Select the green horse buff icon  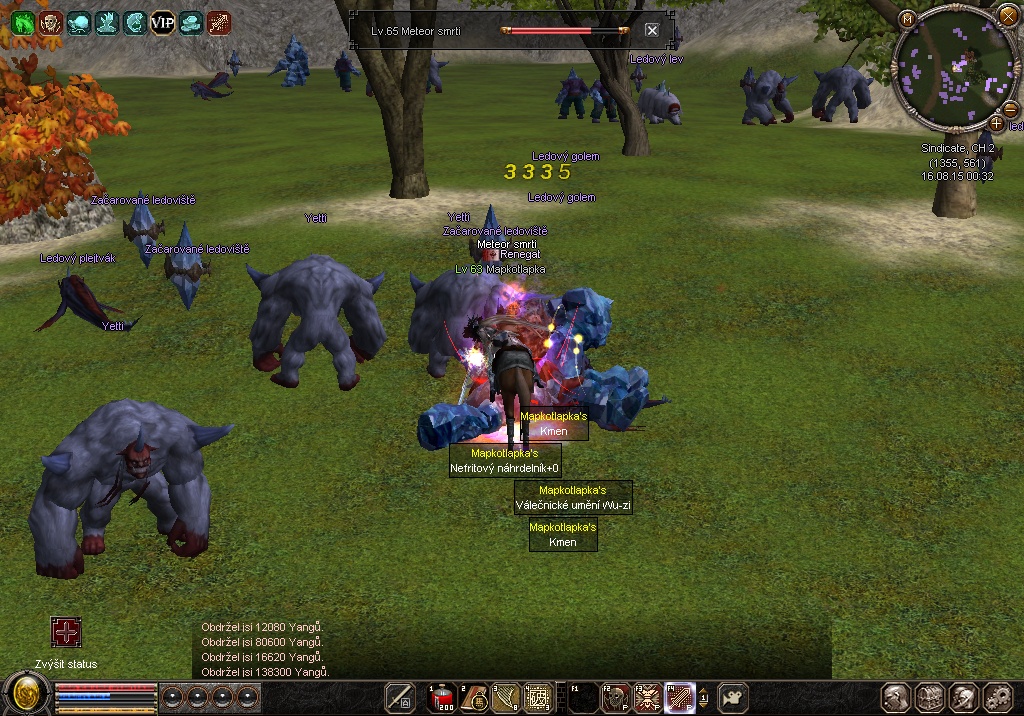[22, 22]
